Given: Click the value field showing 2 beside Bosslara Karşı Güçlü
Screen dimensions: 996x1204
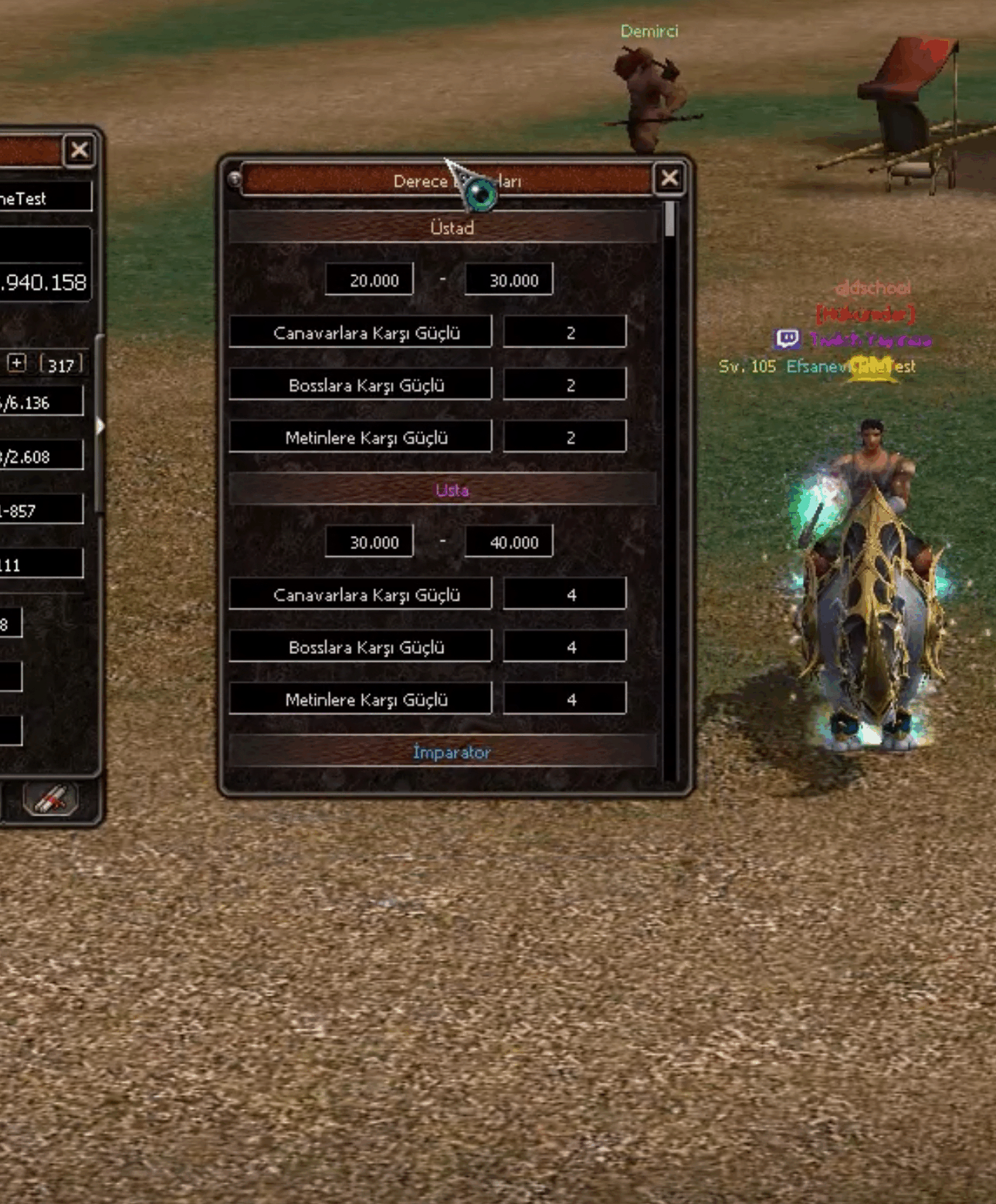Looking at the screenshot, I should 565,384.
